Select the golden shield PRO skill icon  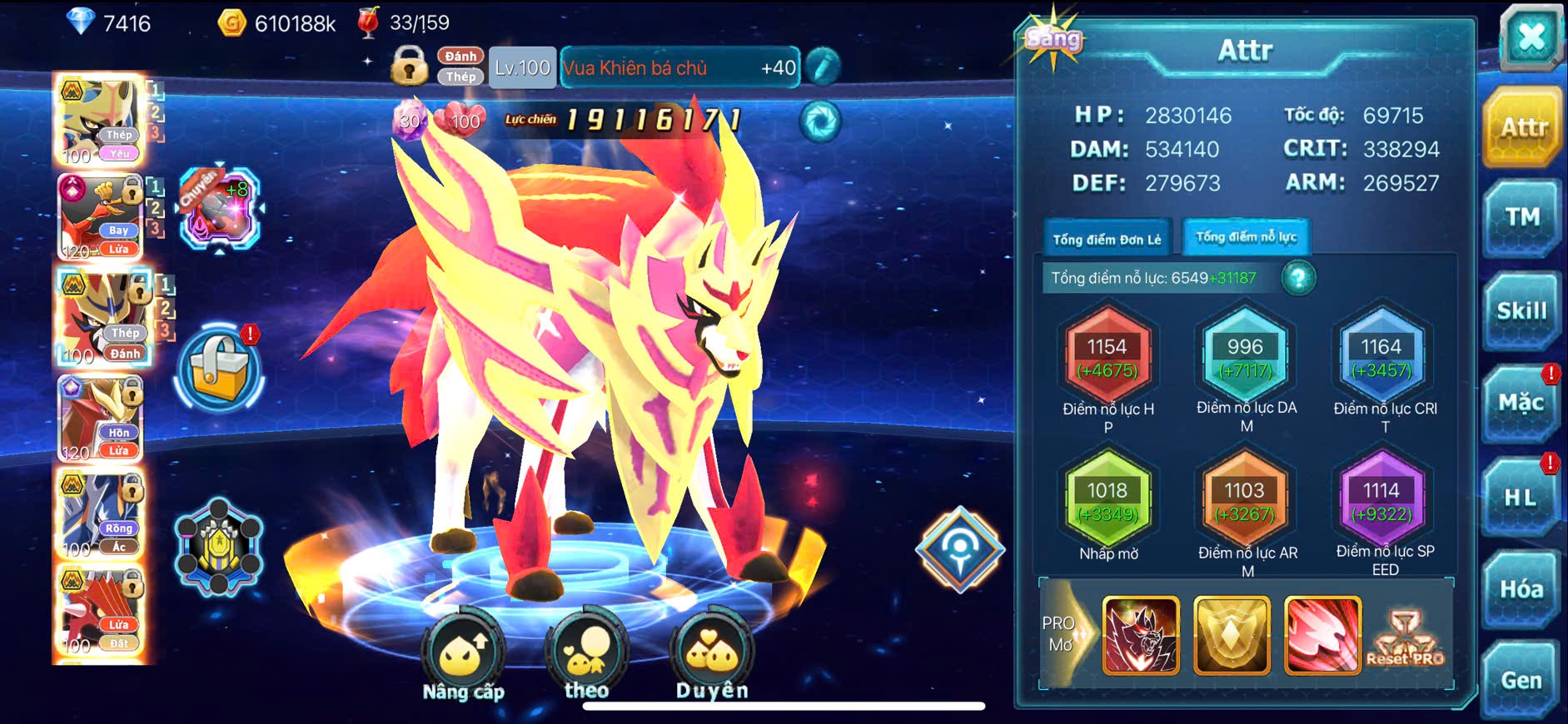coord(1232,634)
